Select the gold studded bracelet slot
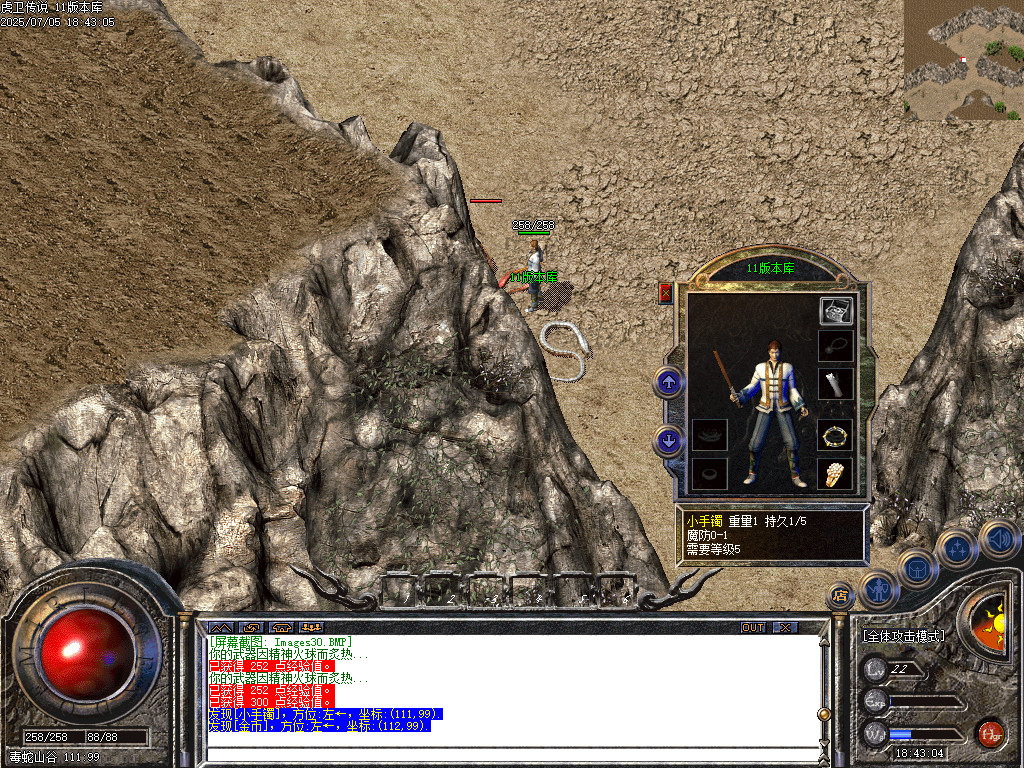Screen dimensions: 1024x768 click(x=835, y=436)
